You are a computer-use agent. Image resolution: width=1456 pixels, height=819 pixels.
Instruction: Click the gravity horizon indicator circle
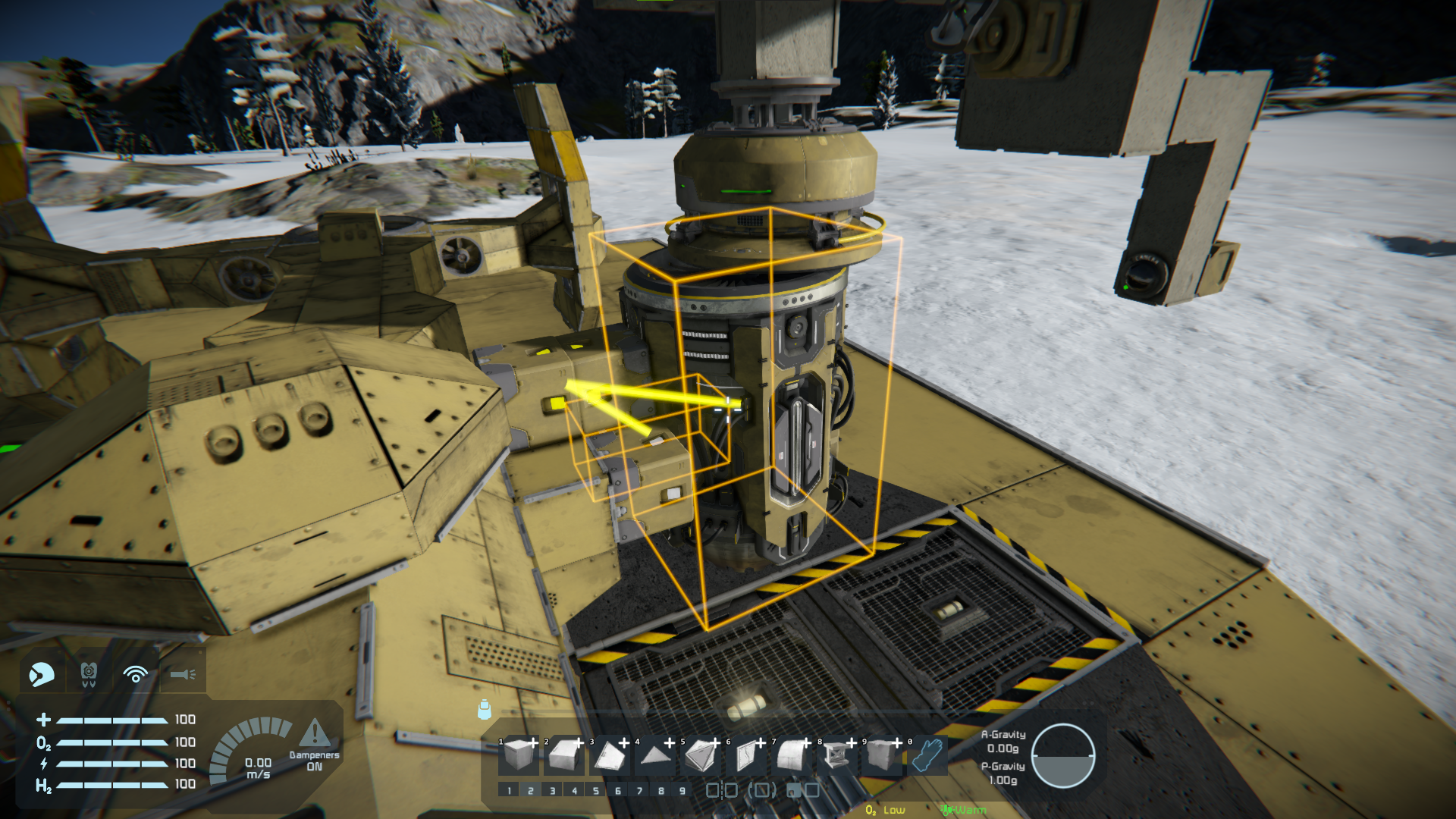pos(1062,756)
